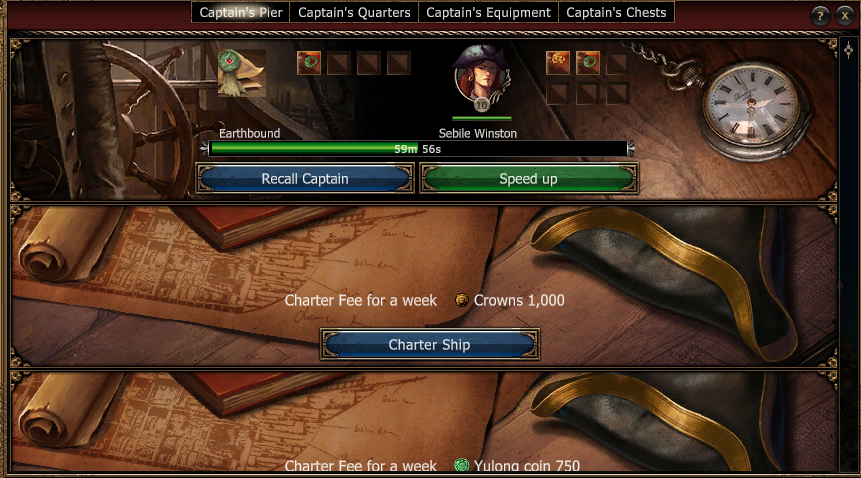Select the Earthbound ship icon

tap(241, 73)
